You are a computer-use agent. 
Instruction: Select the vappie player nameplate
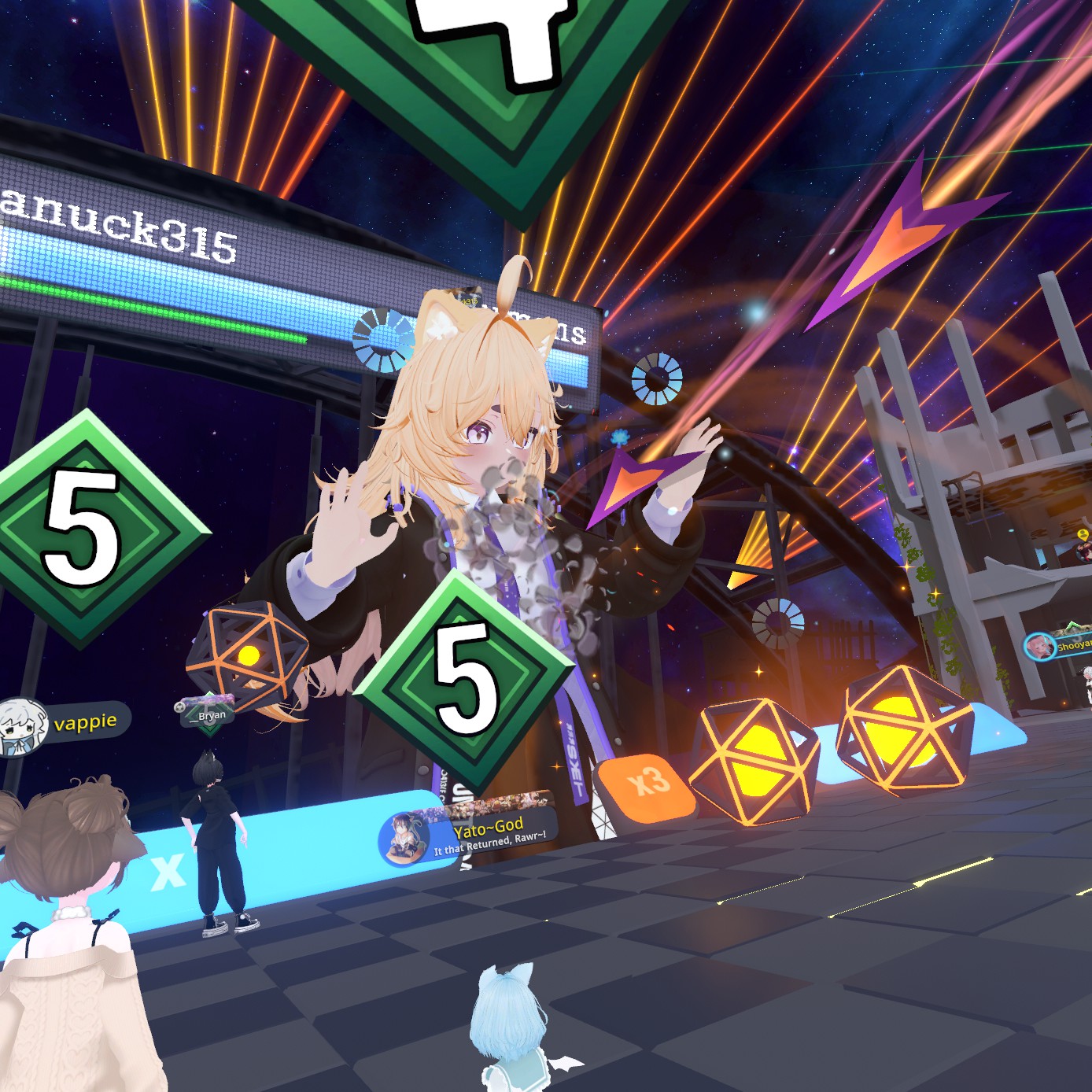[x=66, y=723]
